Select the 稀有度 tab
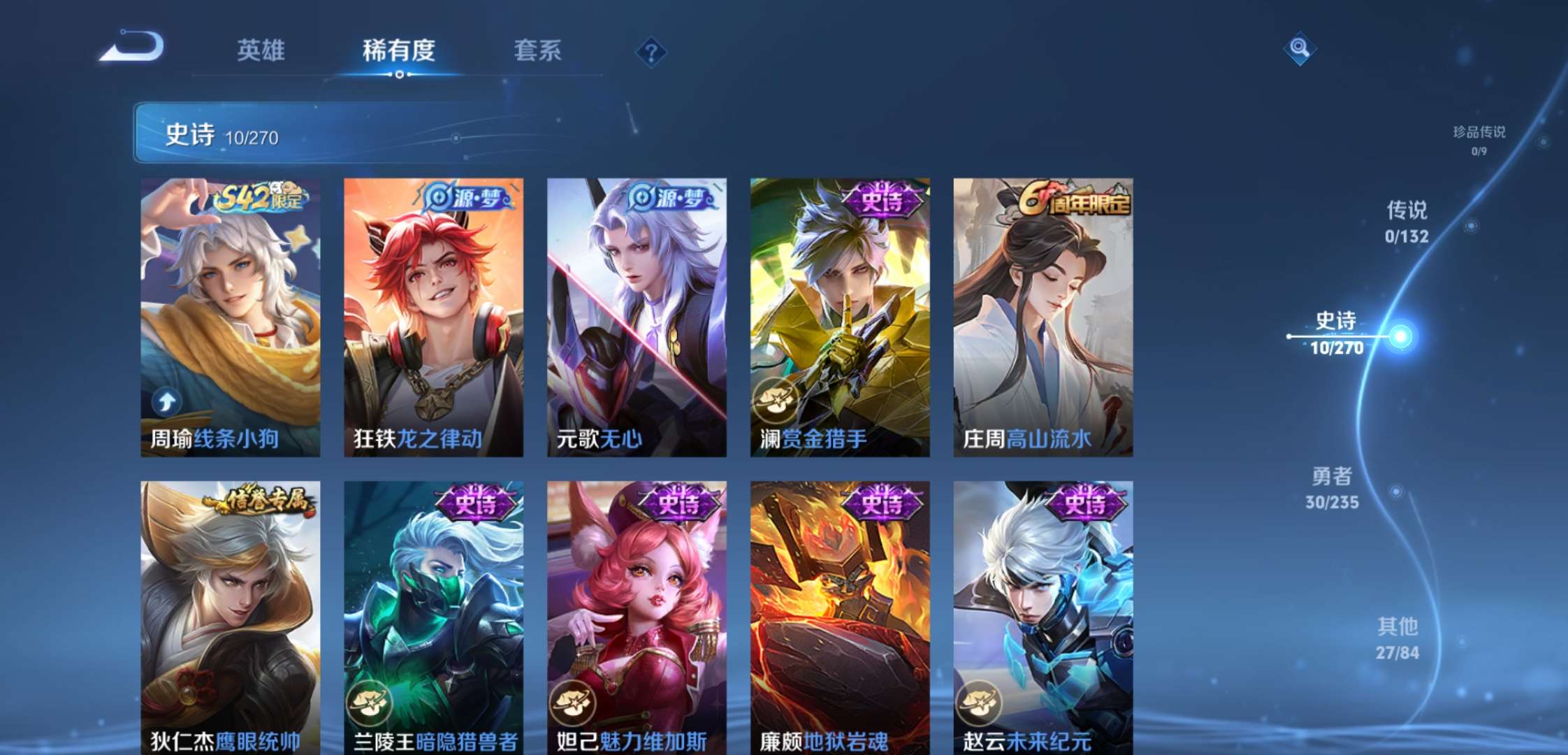Image resolution: width=1568 pixels, height=755 pixels. coord(398,50)
